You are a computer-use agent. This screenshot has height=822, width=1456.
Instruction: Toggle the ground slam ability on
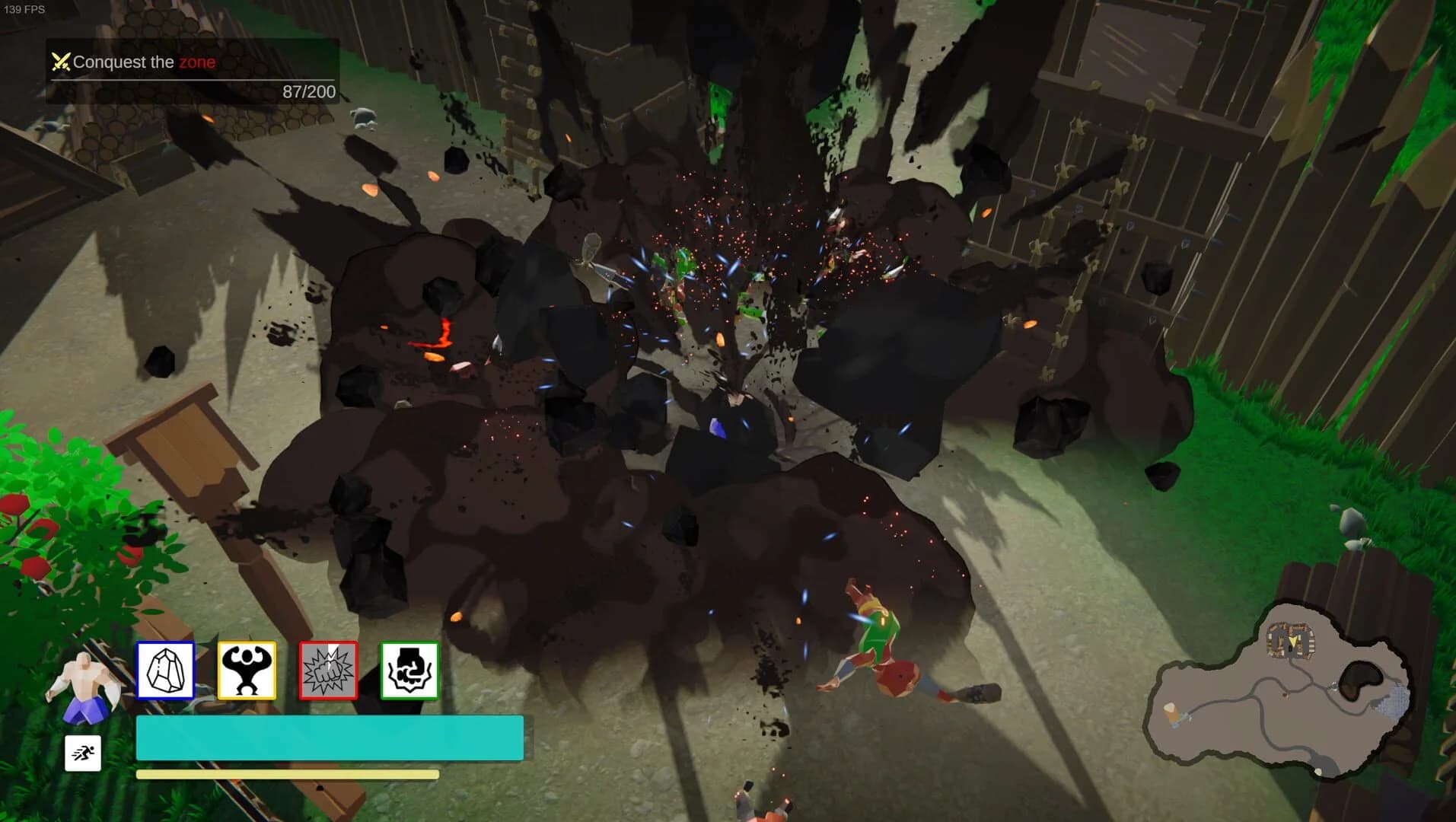pyautogui.click(x=410, y=670)
